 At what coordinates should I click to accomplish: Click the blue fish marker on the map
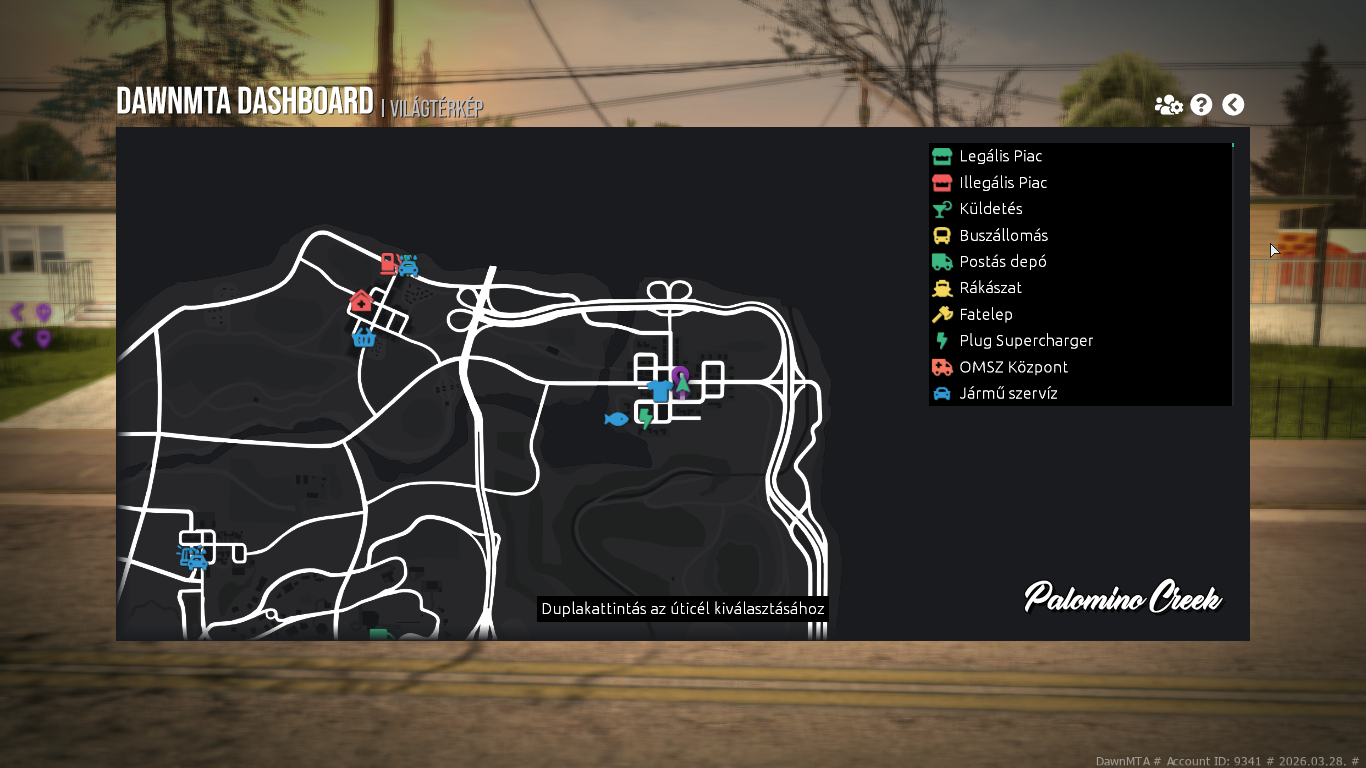tap(616, 419)
